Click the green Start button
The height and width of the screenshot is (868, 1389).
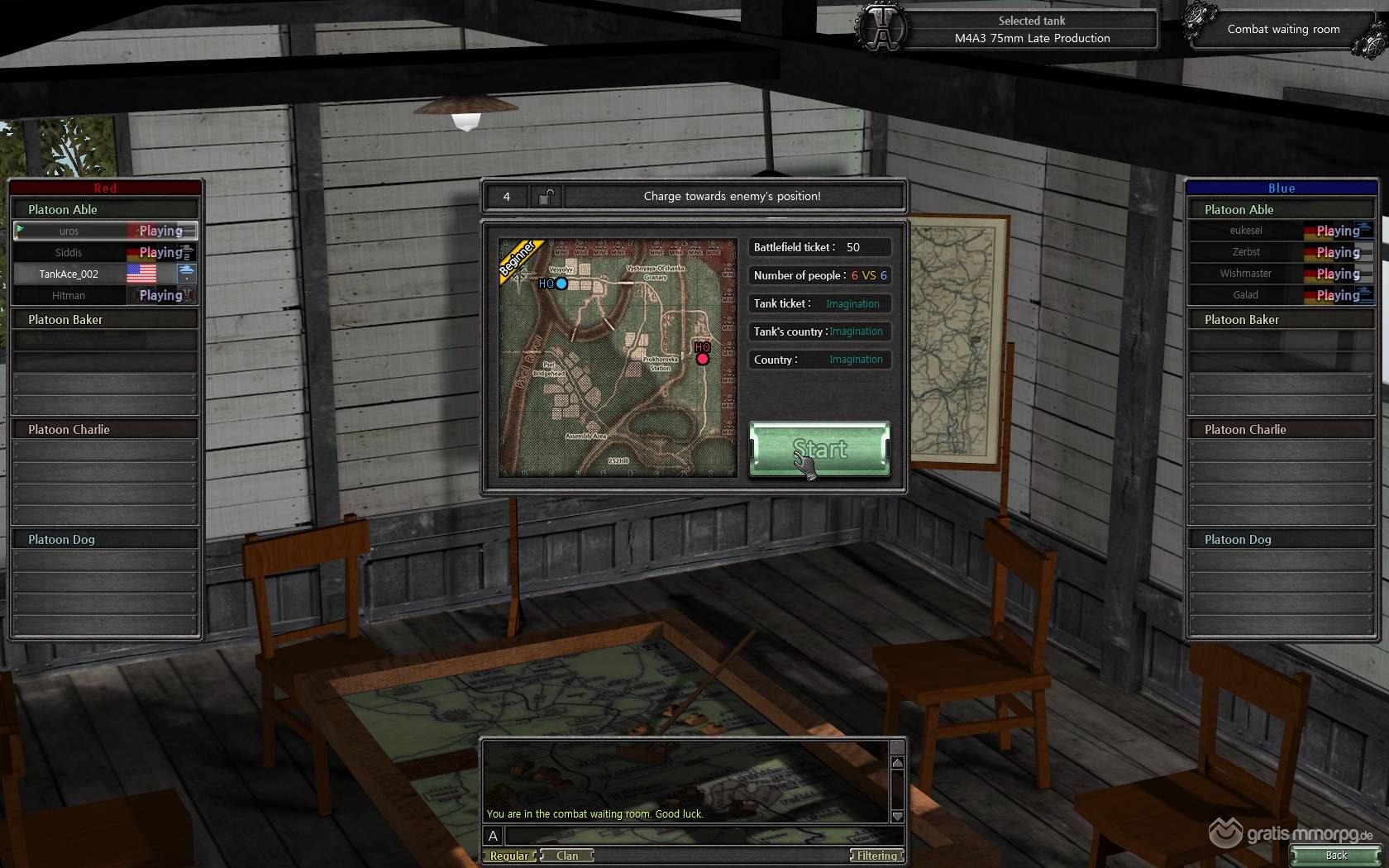point(819,449)
